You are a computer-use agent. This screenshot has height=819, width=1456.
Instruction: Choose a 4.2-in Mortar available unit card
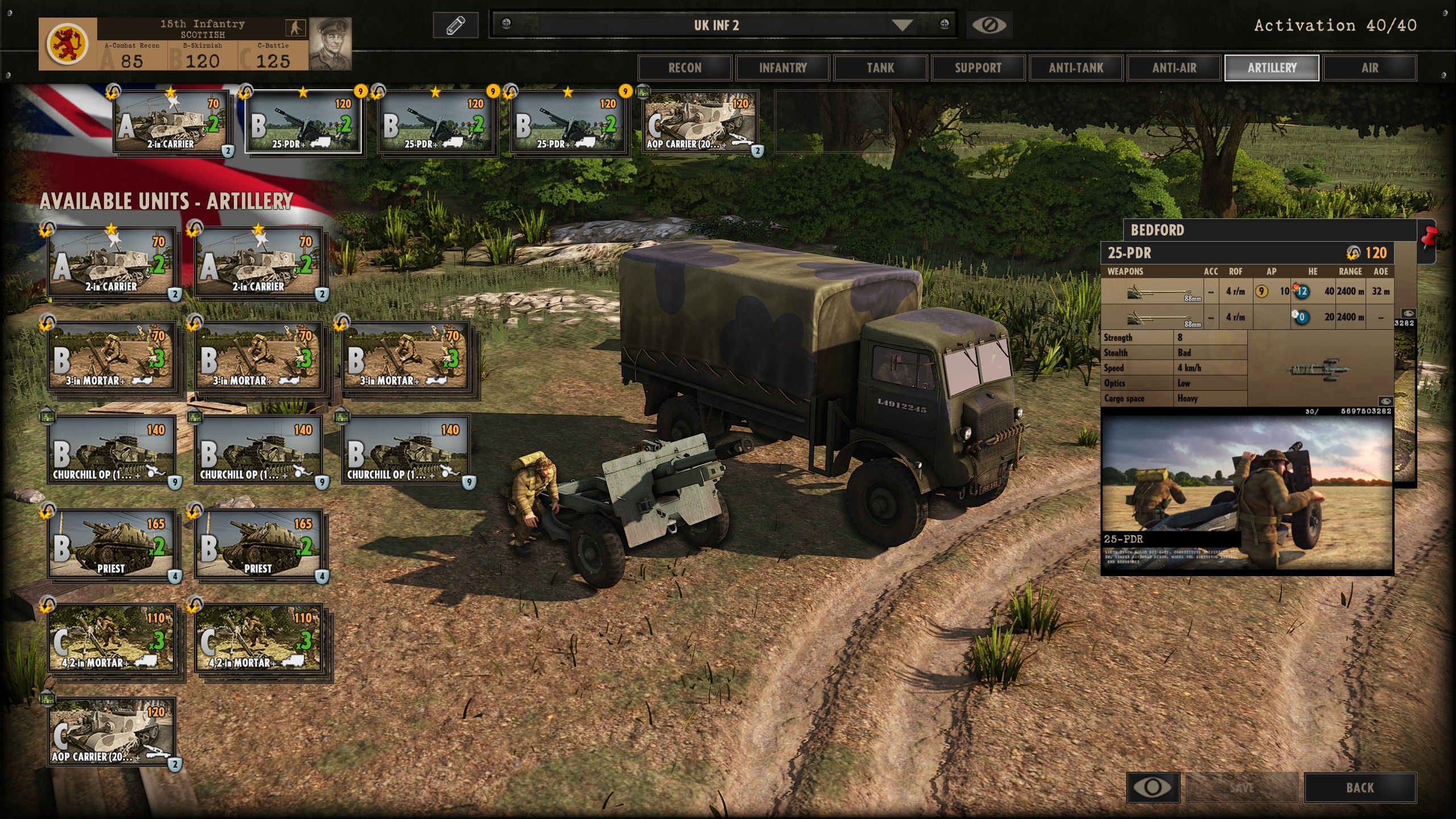(x=111, y=639)
